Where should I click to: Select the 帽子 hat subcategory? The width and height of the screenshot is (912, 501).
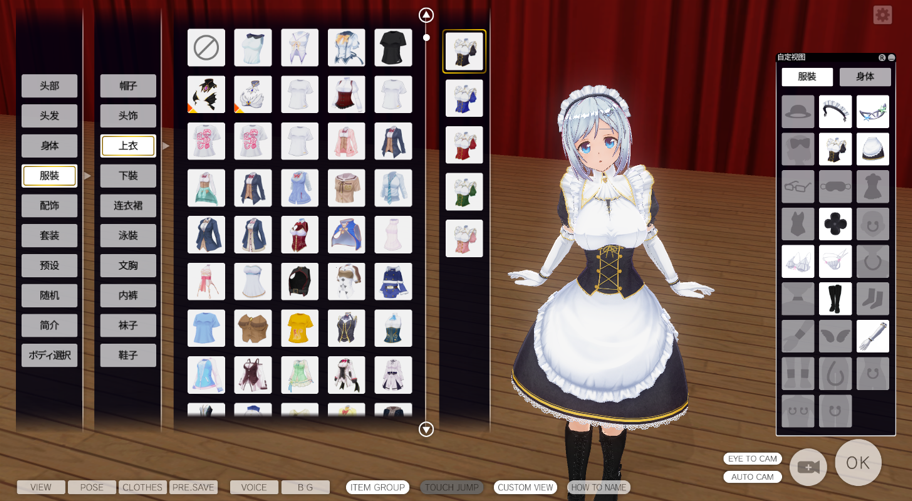[x=128, y=86]
